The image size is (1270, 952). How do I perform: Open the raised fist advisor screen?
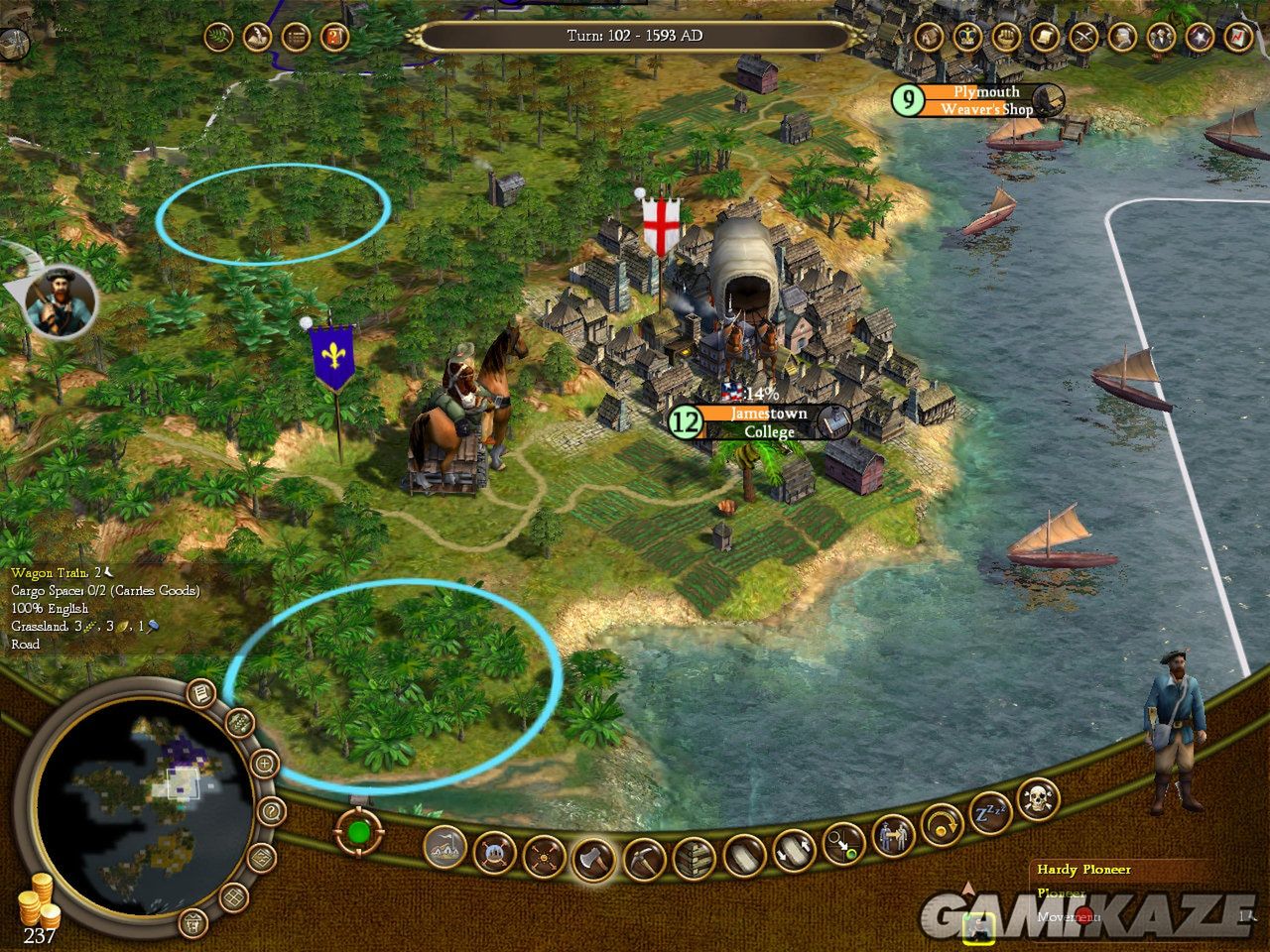point(1005,38)
